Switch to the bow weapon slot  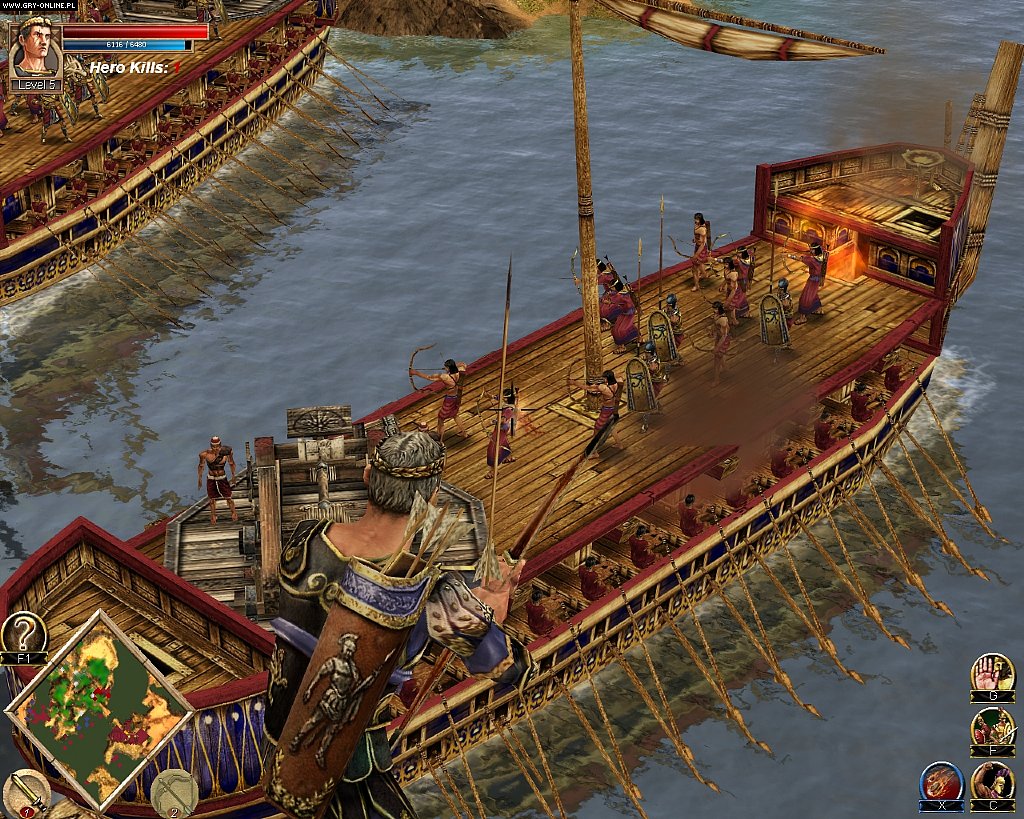point(174,792)
